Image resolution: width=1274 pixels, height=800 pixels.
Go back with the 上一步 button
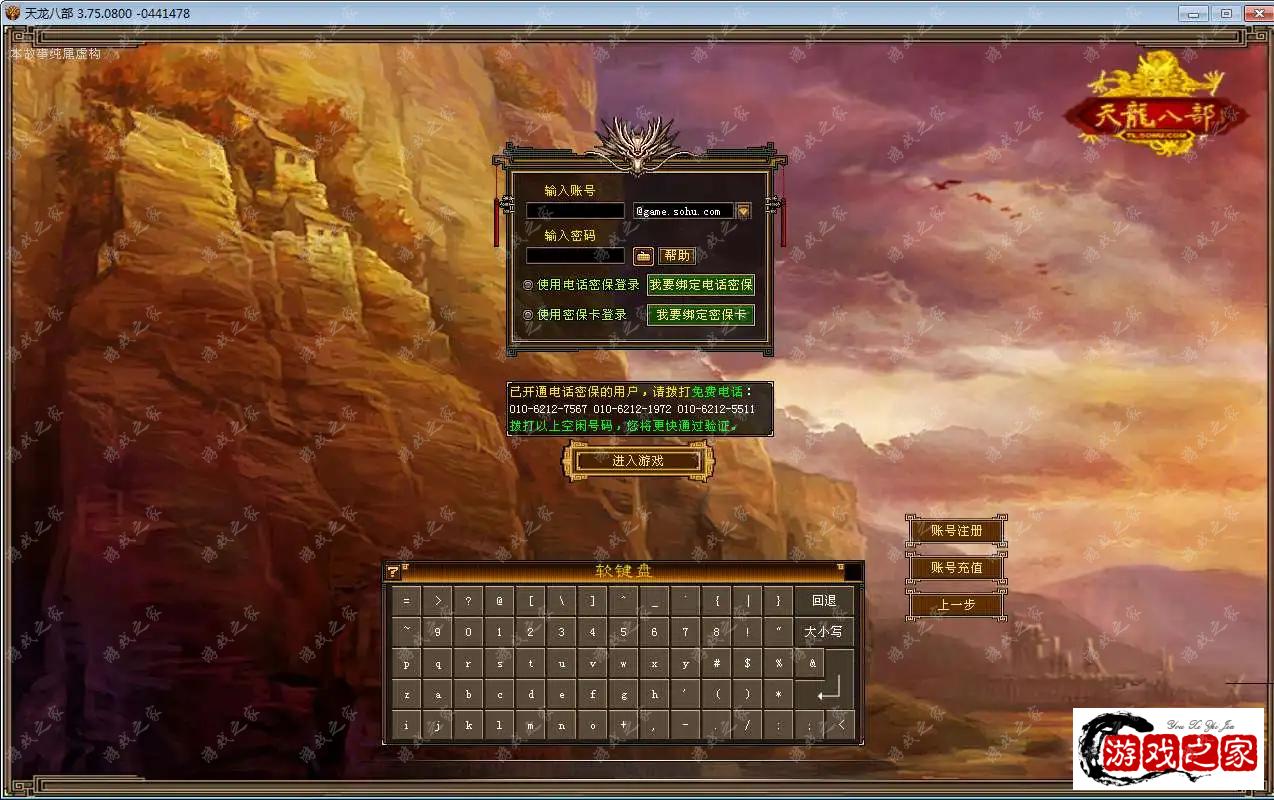tap(956, 605)
